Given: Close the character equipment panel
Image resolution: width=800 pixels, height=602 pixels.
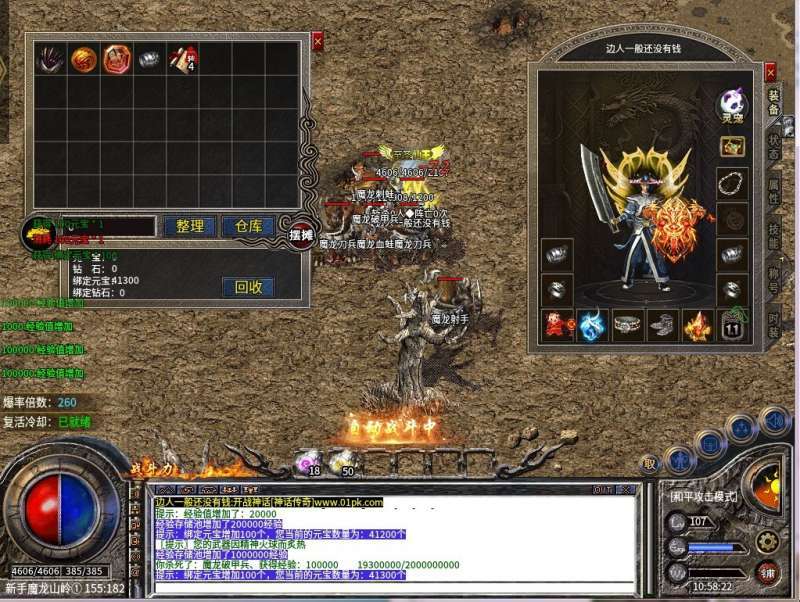Looking at the screenshot, I should [770, 73].
